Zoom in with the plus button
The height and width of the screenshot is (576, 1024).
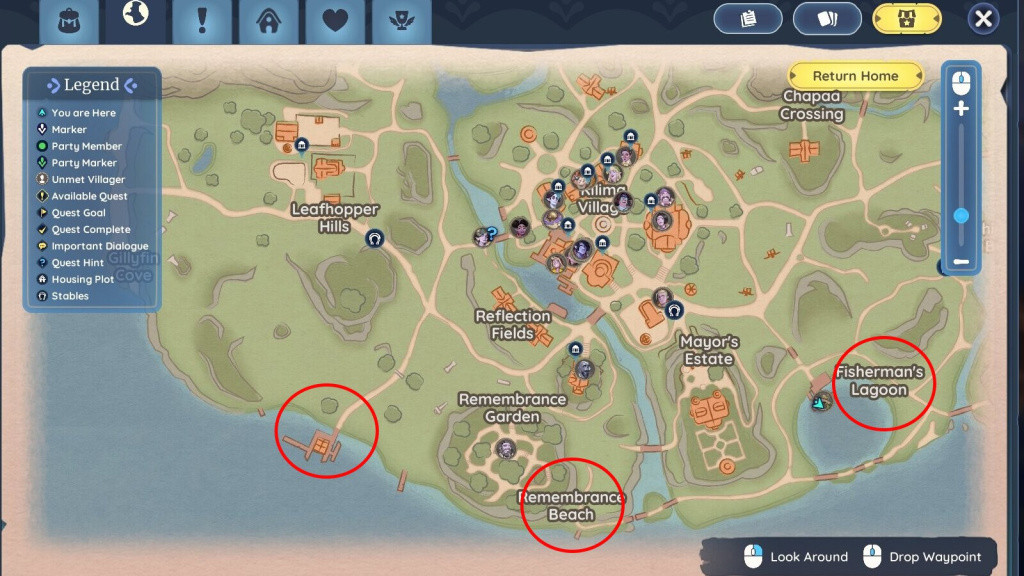point(961,108)
